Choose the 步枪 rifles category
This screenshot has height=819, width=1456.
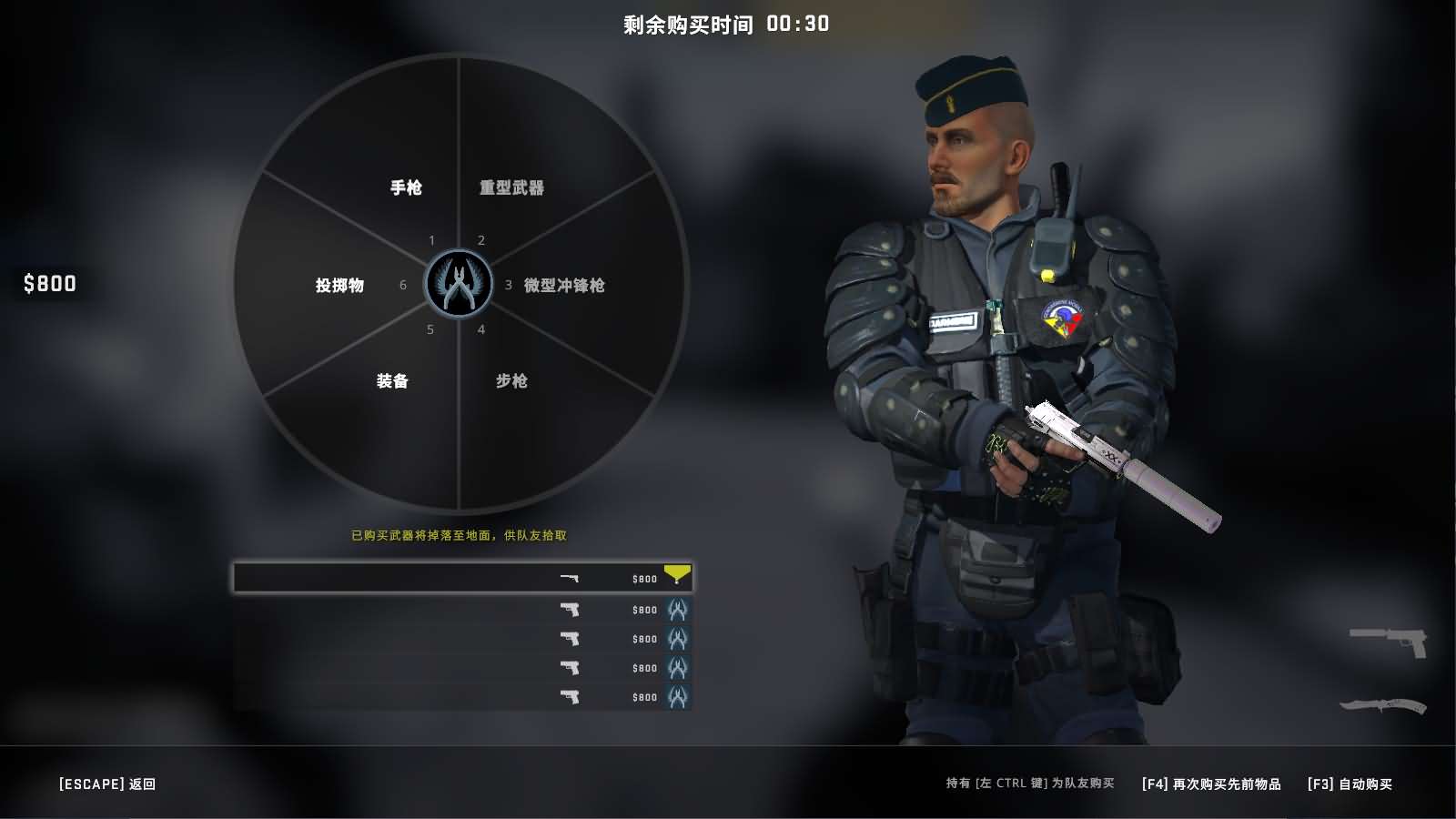pyautogui.click(x=511, y=380)
